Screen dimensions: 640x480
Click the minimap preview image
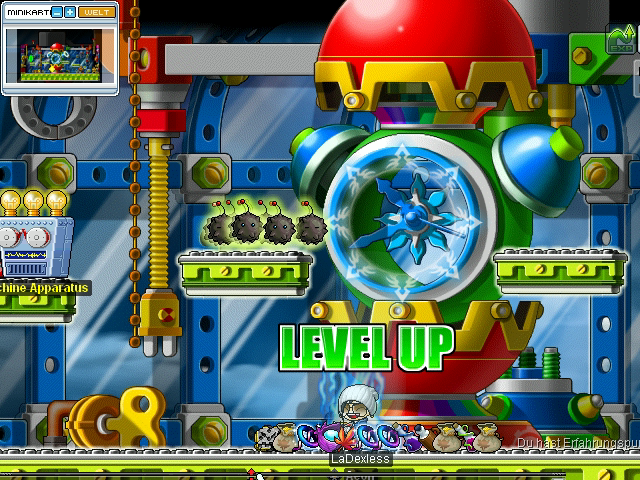[59, 56]
